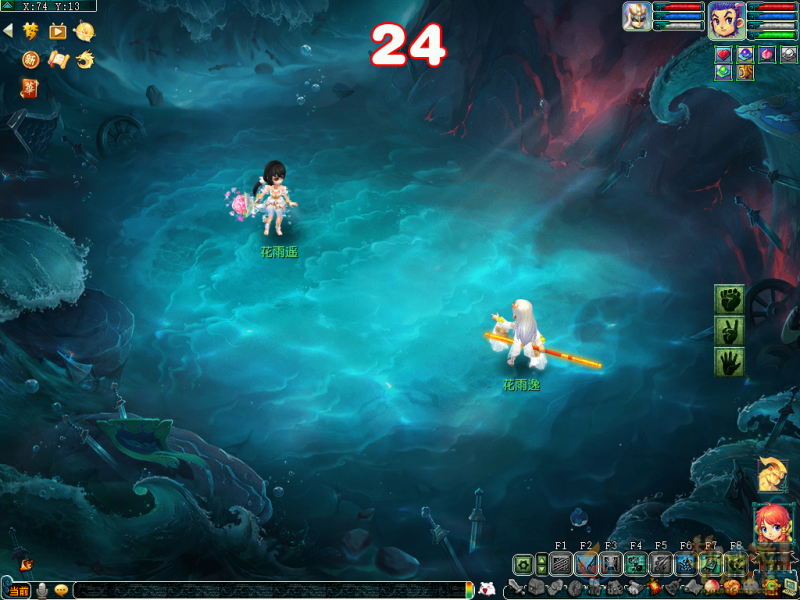The height and width of the screenshot is (600, 800).
Task: Click the pink peach buff icon
Action: tap(766, 54)
